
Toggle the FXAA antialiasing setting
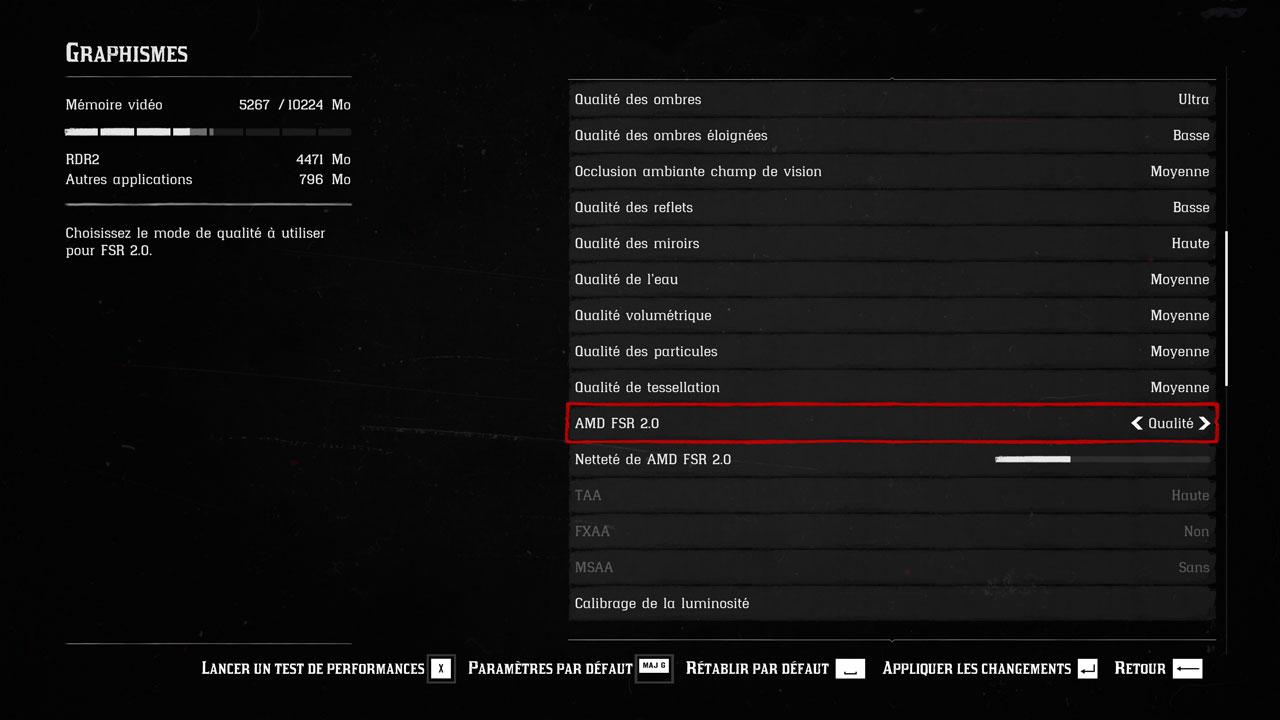(x=890, y=531)
